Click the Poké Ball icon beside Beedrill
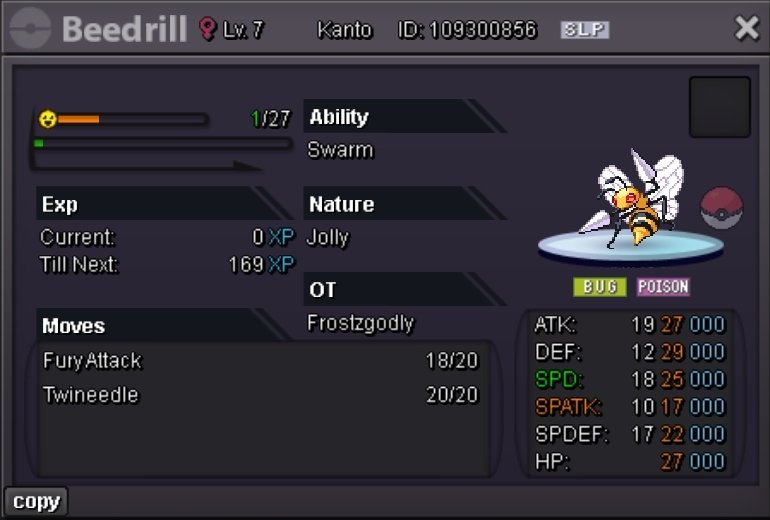Image resolution: width=770 pixels, height=520 pixels. click(721, 209)
